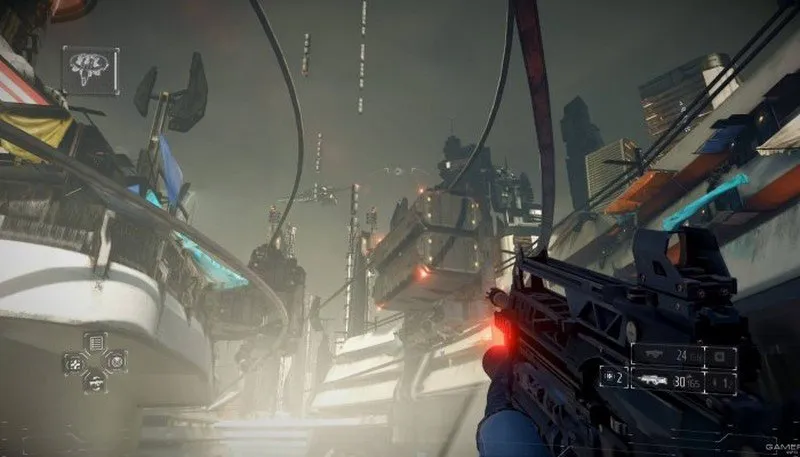Click the grenade count box

tap(613, 378)
